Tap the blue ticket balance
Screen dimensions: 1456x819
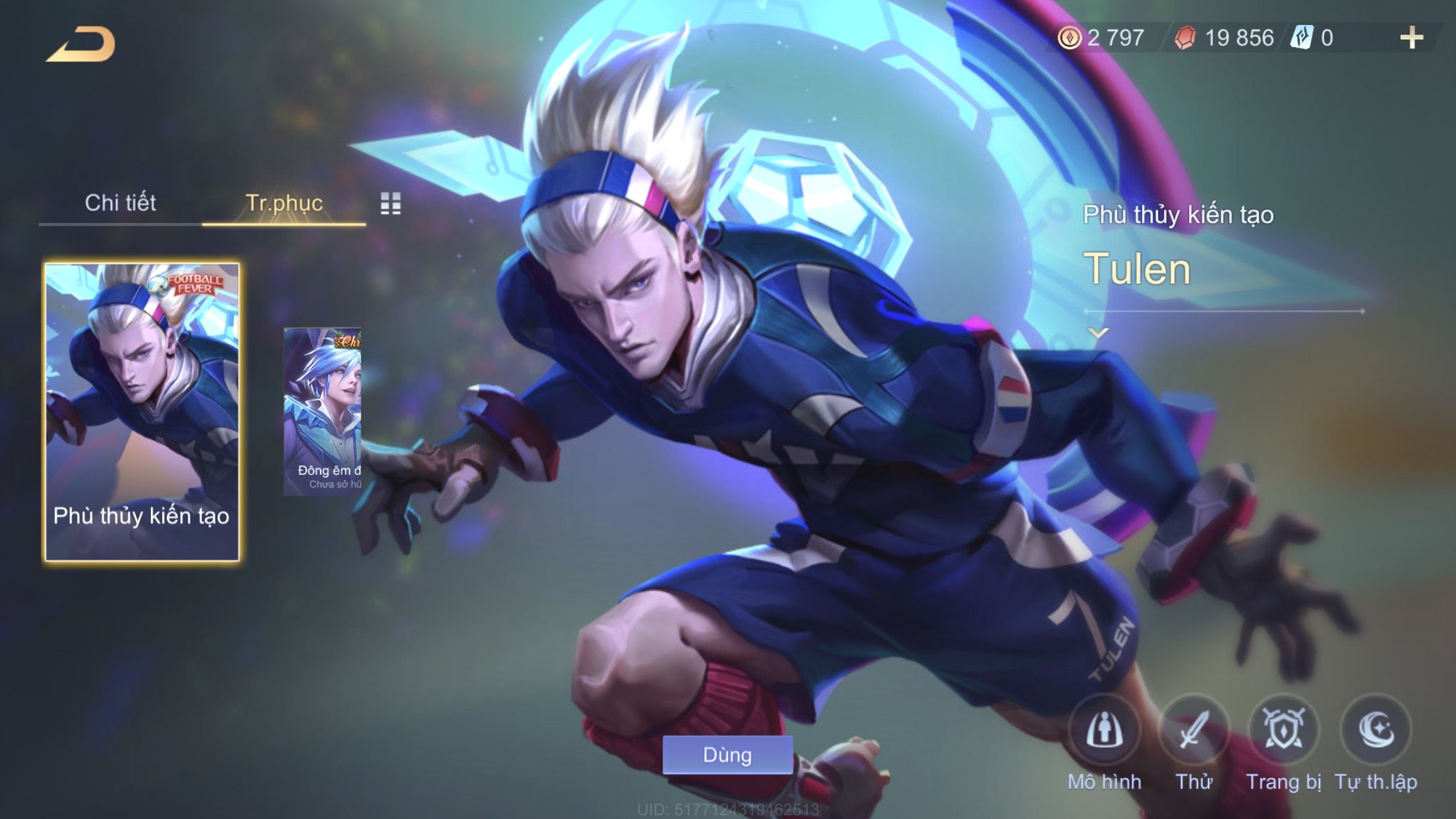click(1314, 38)
